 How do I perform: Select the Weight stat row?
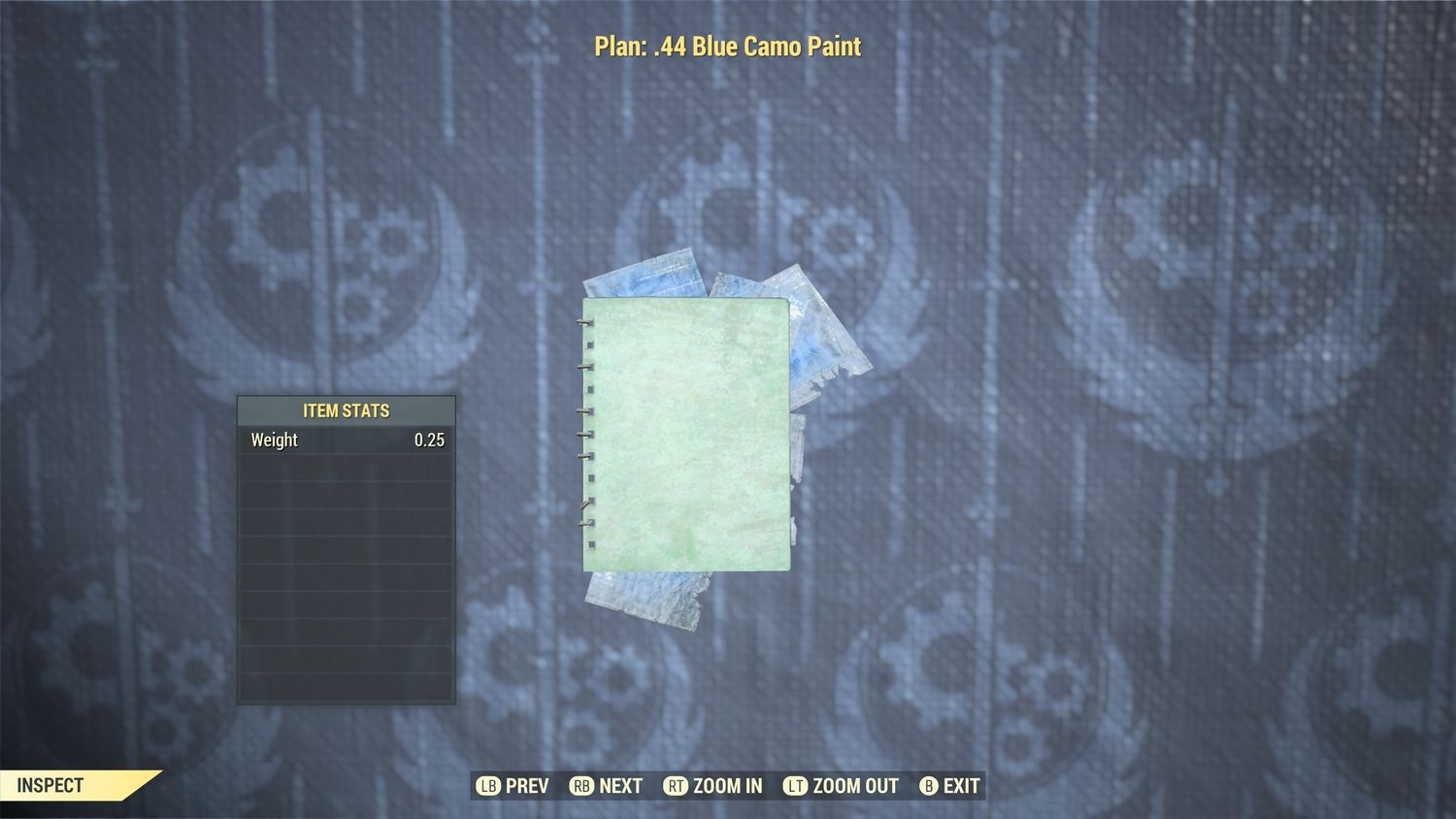pyautogui.click(x=346, y=440)
